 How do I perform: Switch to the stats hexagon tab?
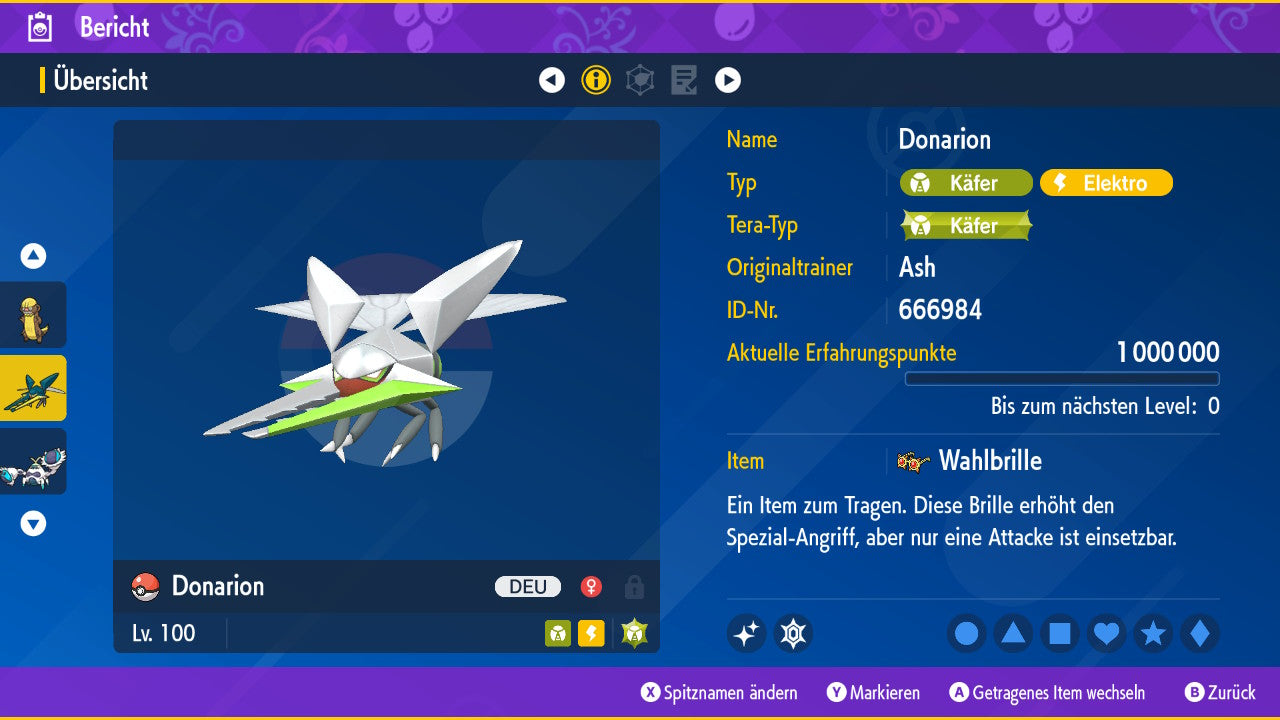tap(640, 80)
